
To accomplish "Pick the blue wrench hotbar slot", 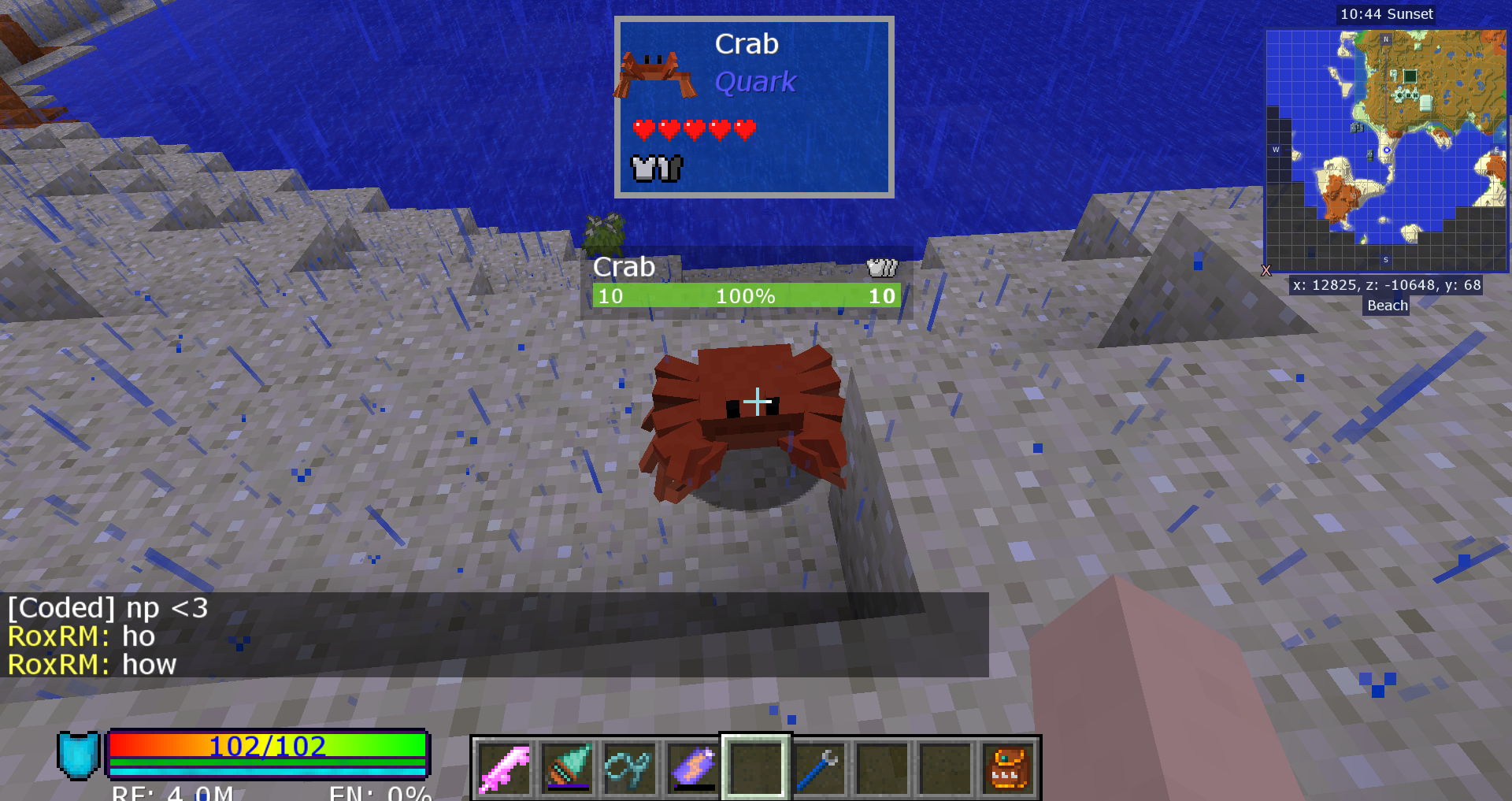I will click(819, 768).
